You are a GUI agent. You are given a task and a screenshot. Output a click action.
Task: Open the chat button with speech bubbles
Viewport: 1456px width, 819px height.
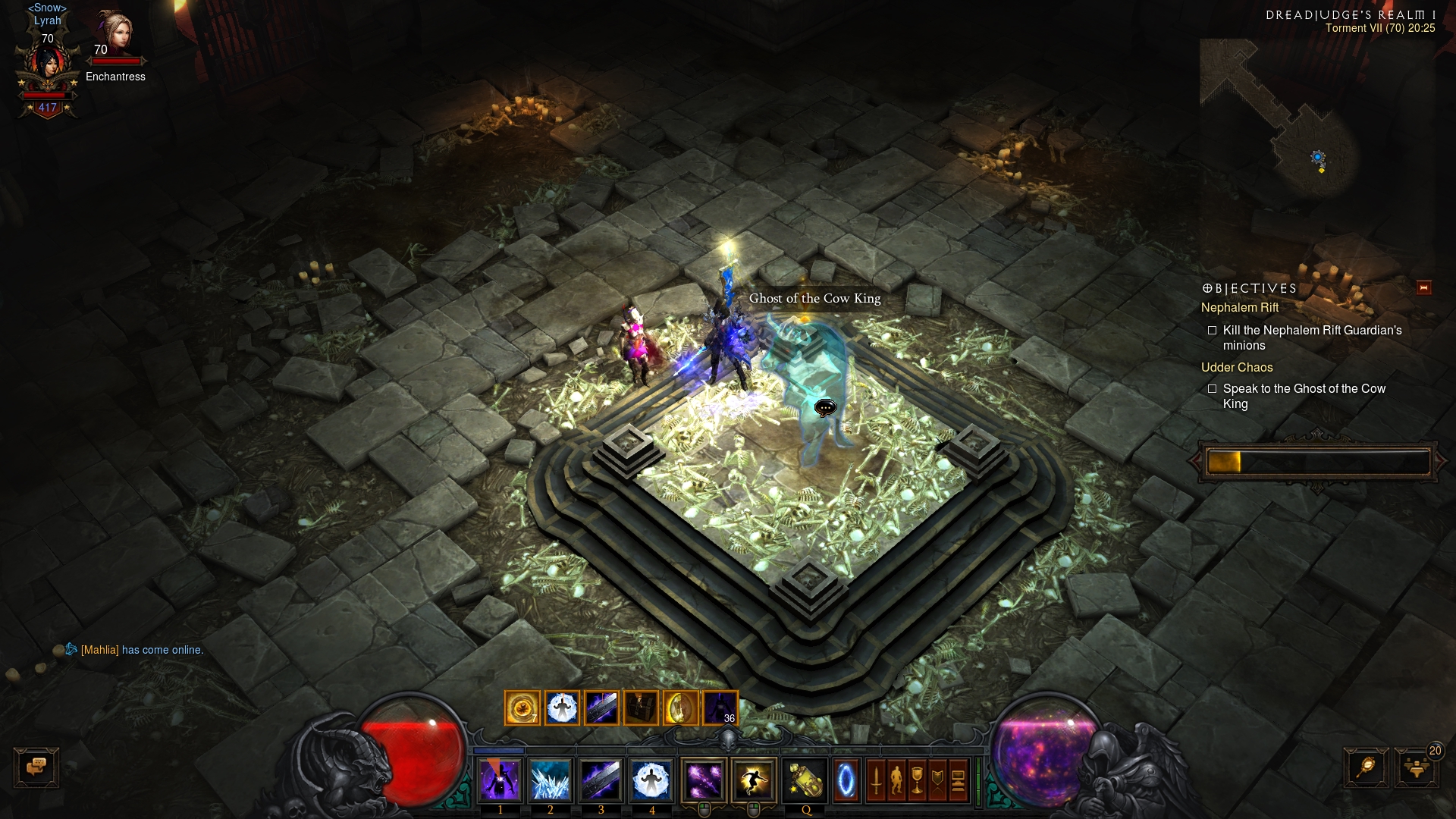(x=36, y=767)
